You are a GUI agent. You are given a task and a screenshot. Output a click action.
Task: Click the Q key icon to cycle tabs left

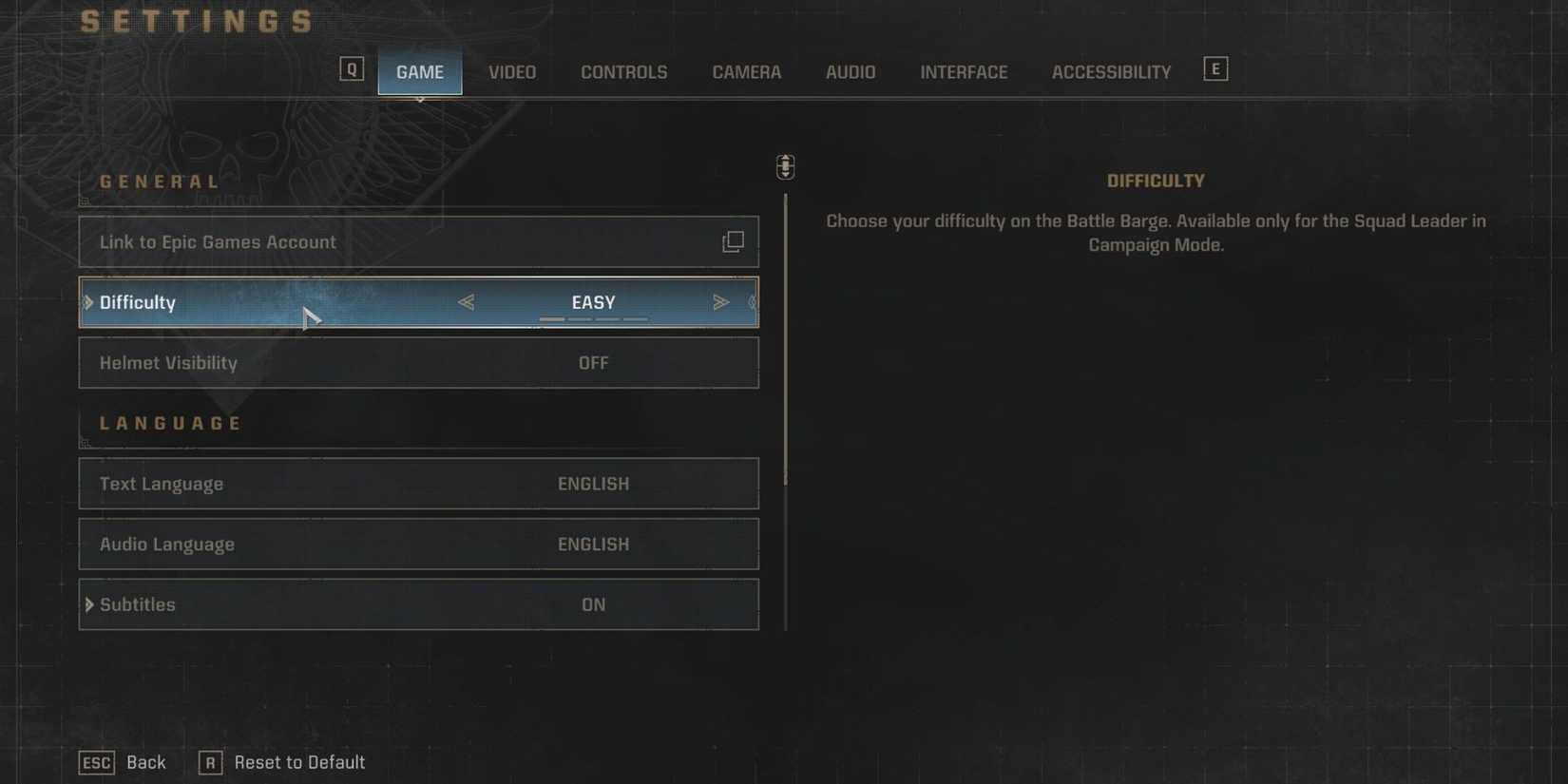[x=352, y=67]
